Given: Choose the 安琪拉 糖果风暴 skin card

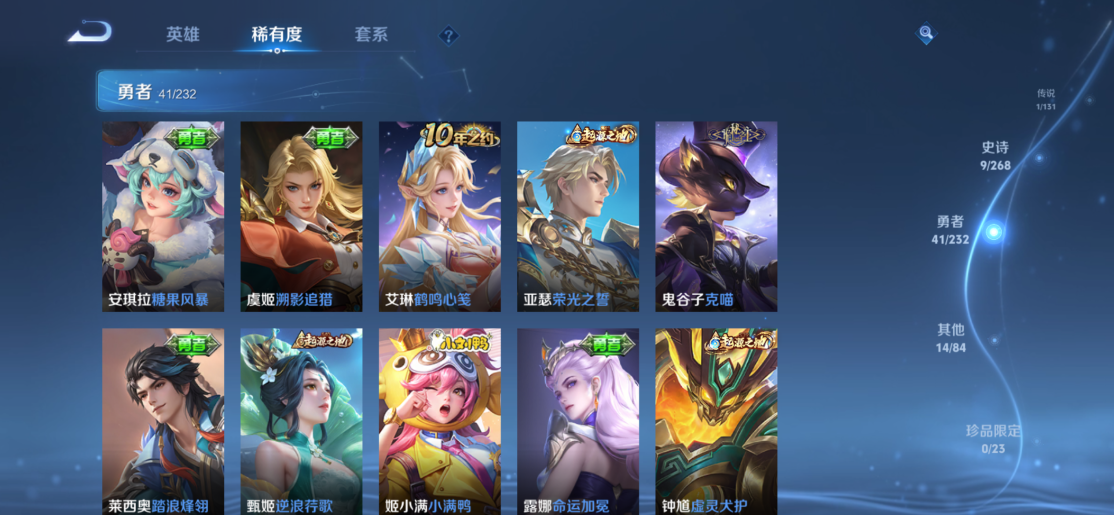Looking at the screenshot, I should coord(163,216).
